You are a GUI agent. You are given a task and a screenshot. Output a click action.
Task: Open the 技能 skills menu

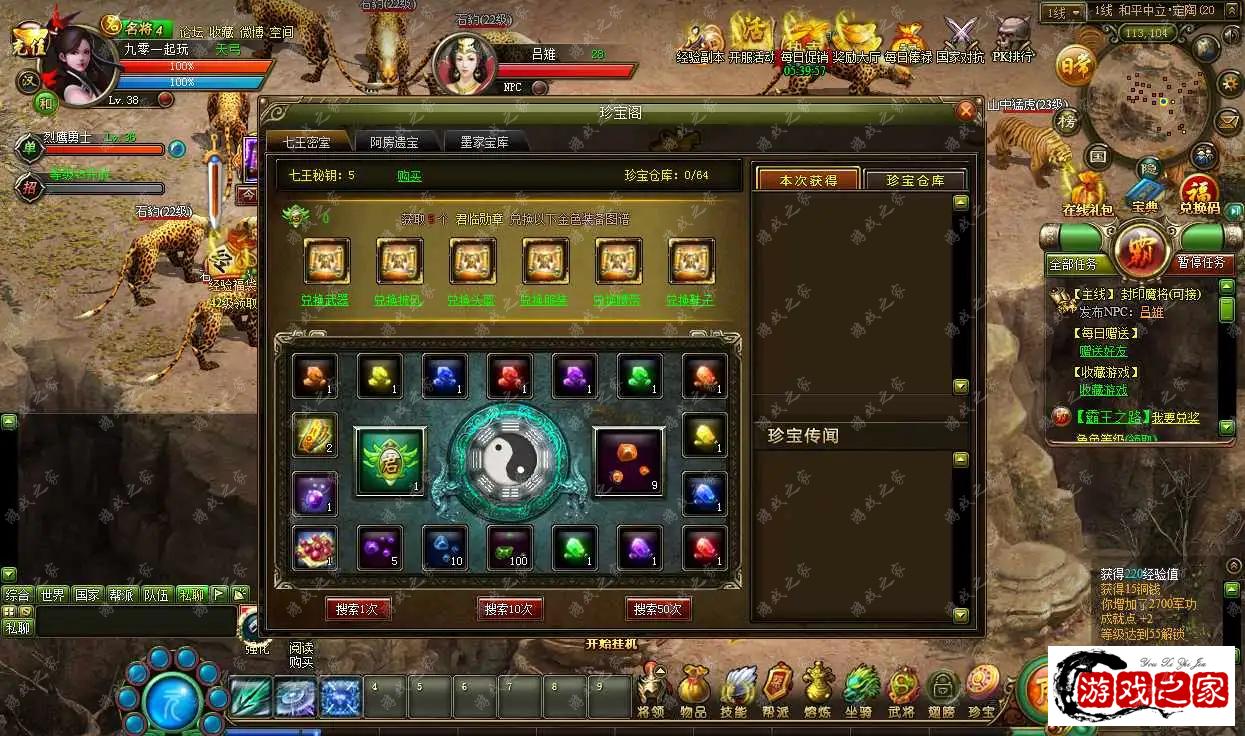735,691
